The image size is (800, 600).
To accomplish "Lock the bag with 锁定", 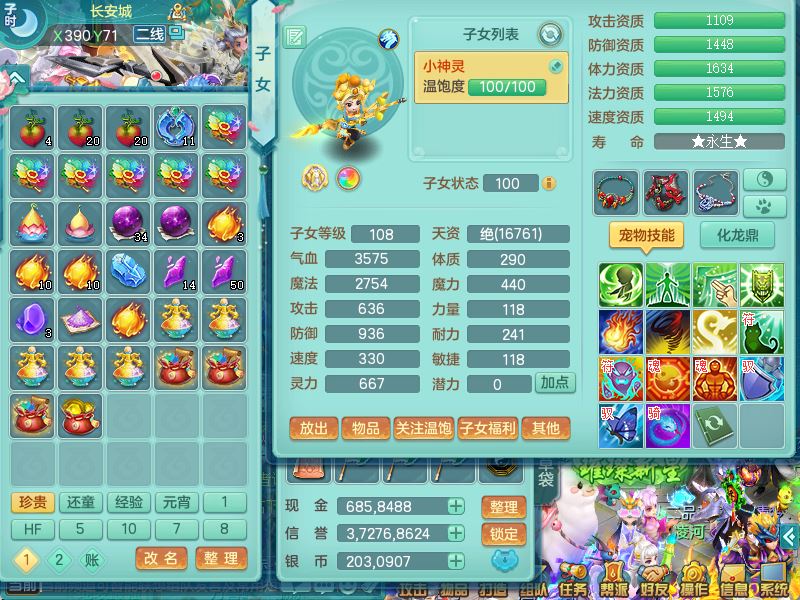I will pos(504,534).
